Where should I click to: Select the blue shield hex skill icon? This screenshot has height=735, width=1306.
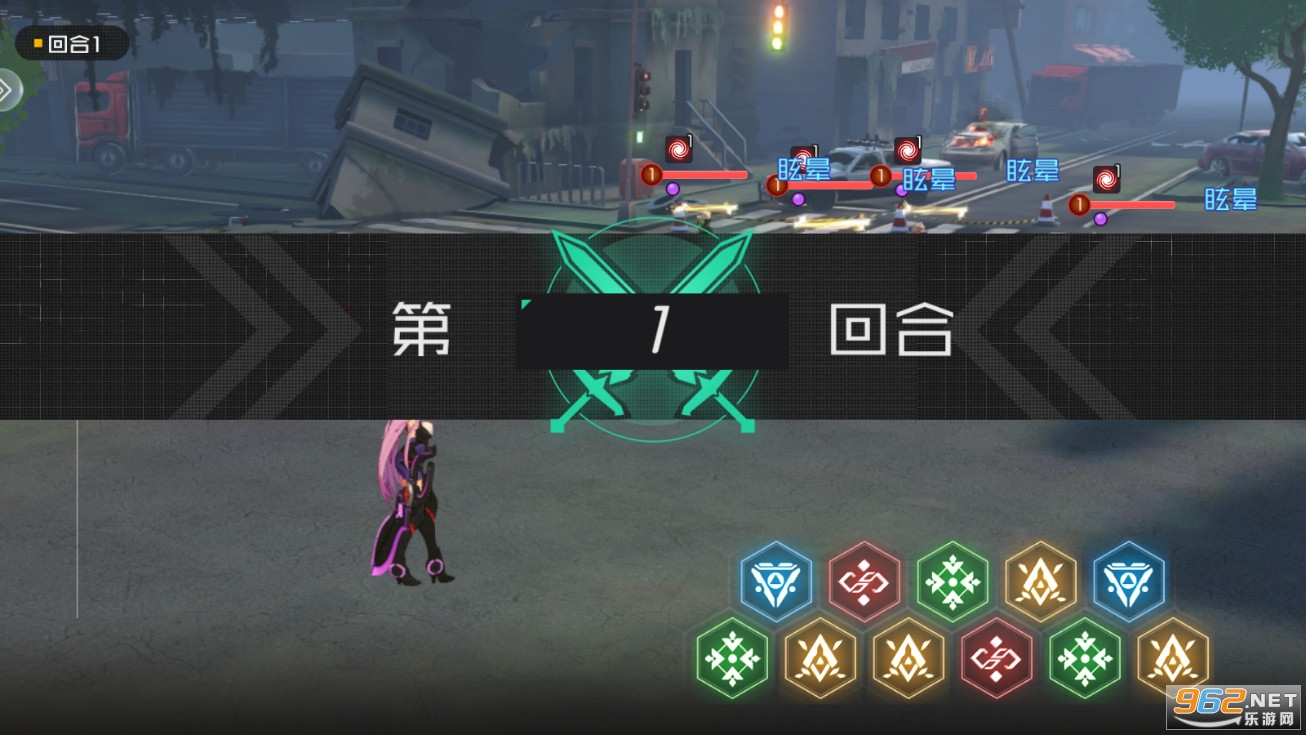pos(775,580)
